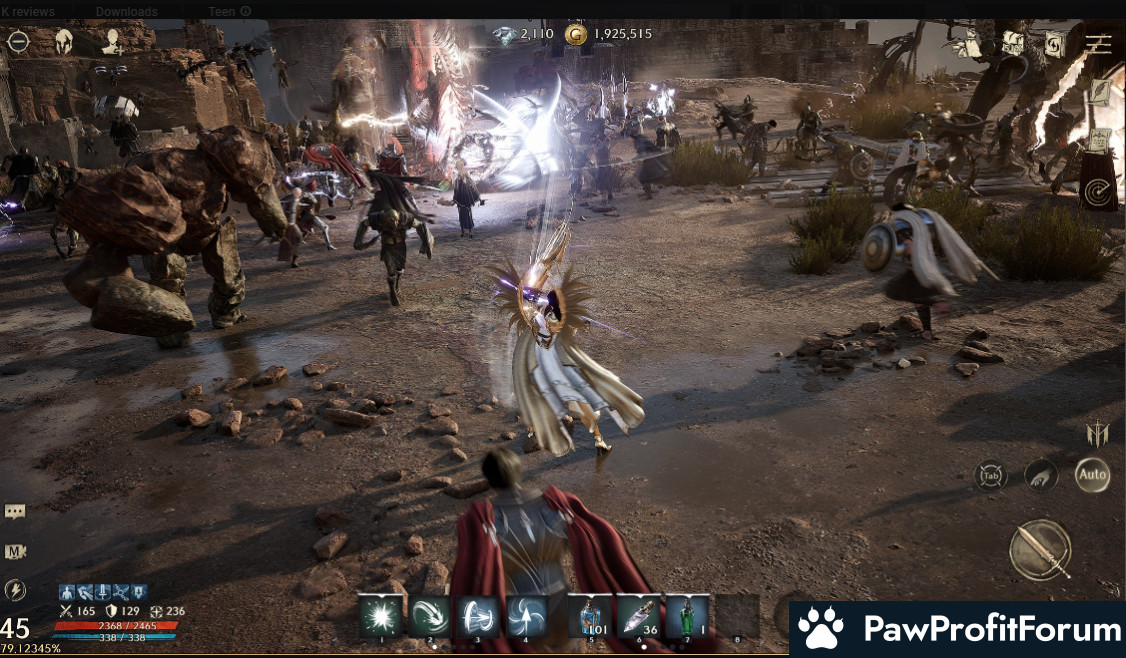Open the Downloads tab in browser bar
1126x658 pixels.
click(126, 11)
